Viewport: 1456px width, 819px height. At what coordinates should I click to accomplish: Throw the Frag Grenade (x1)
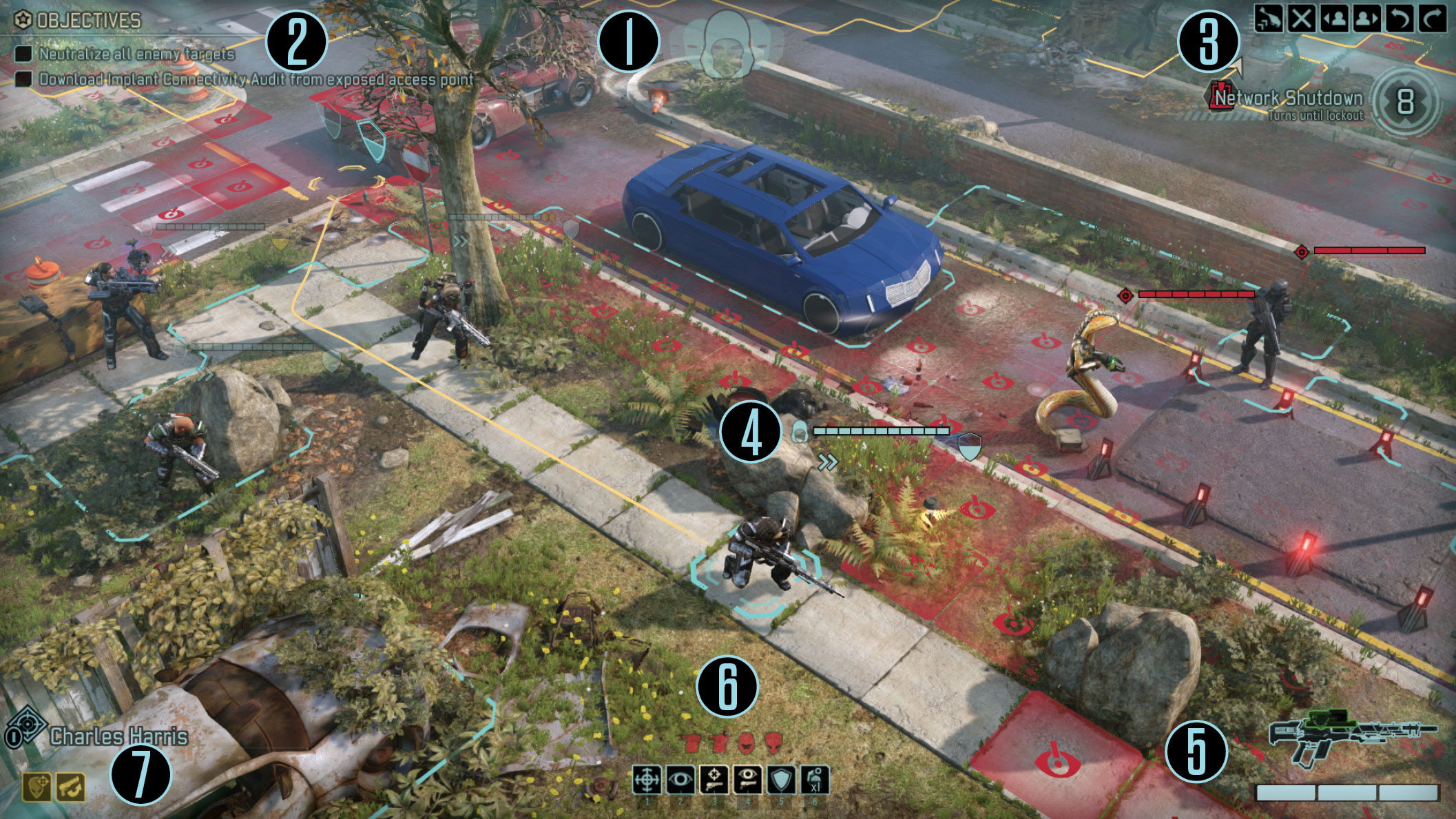click(x=815, y=780)
